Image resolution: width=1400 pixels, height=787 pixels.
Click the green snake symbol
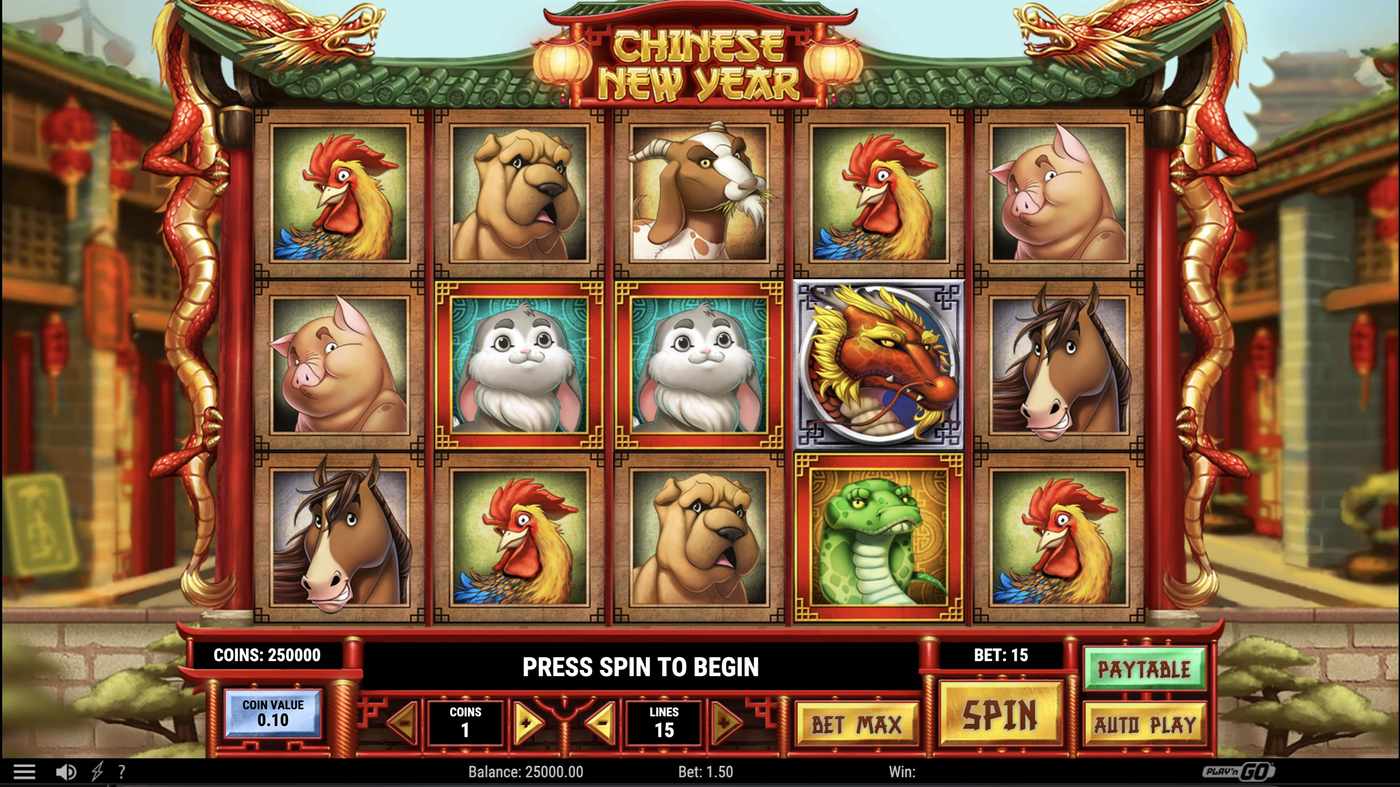pyautogui.click(x=878, y=535)
